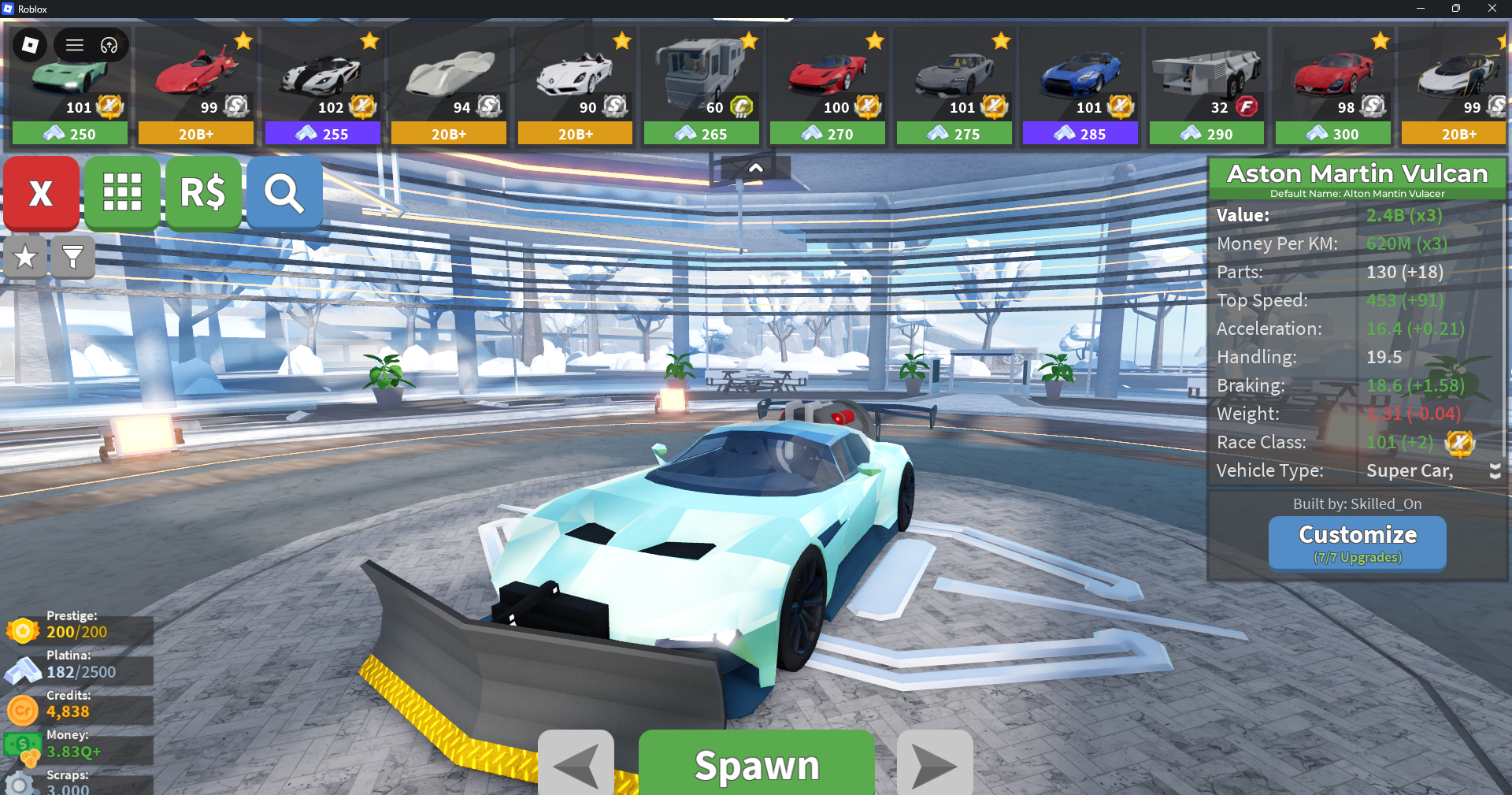Search vehicles with the magnifying glass
The width and height of the screenshot is (1512, 795).
284,193
